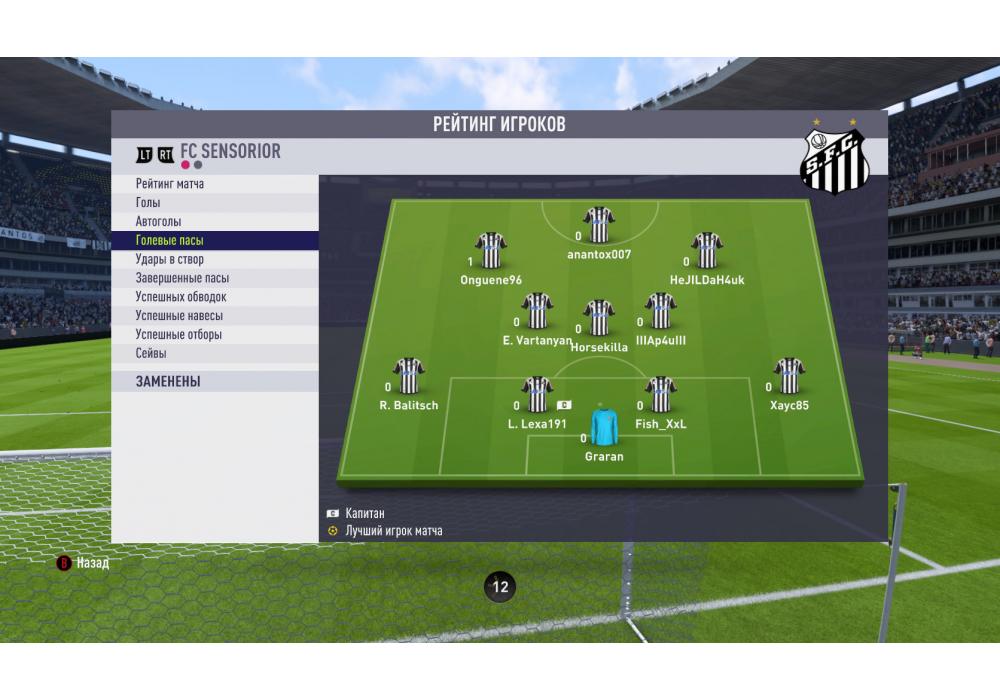The image size is (1000, 700).
Task: Select the Рейтинг матча stat entry
Action: point(170,184)
